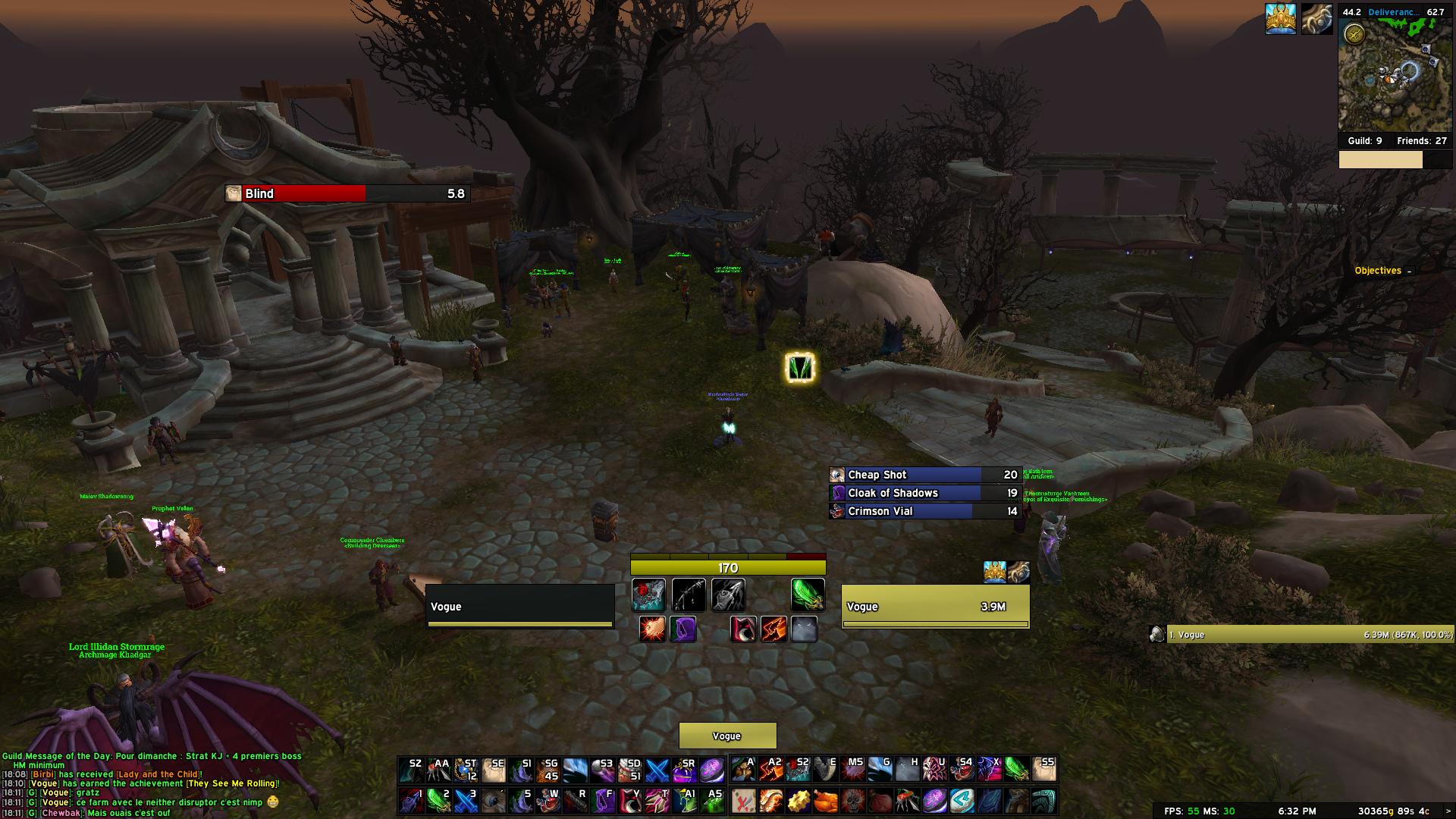Click the Vogue player unit frame
Screen dimensions: 1456x819
pyautogui.click(x=520, y=607)
